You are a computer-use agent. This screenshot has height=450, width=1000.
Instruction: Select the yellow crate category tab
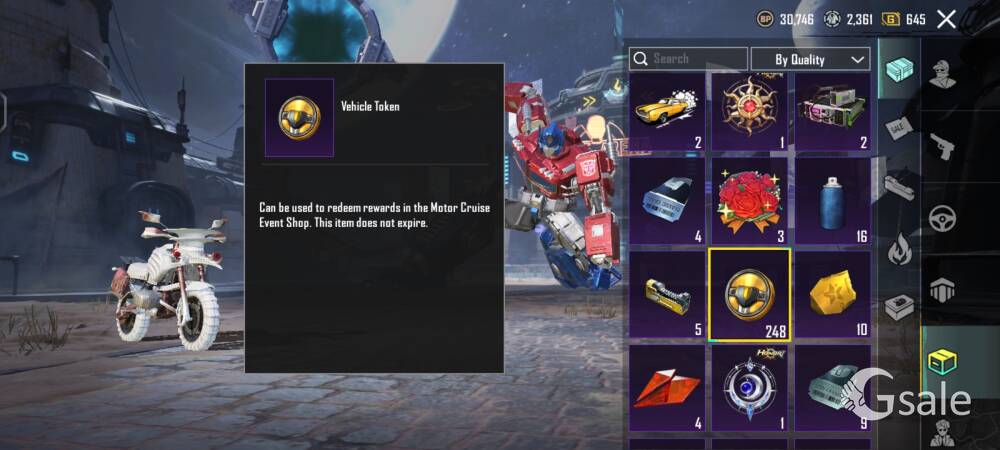942,362
